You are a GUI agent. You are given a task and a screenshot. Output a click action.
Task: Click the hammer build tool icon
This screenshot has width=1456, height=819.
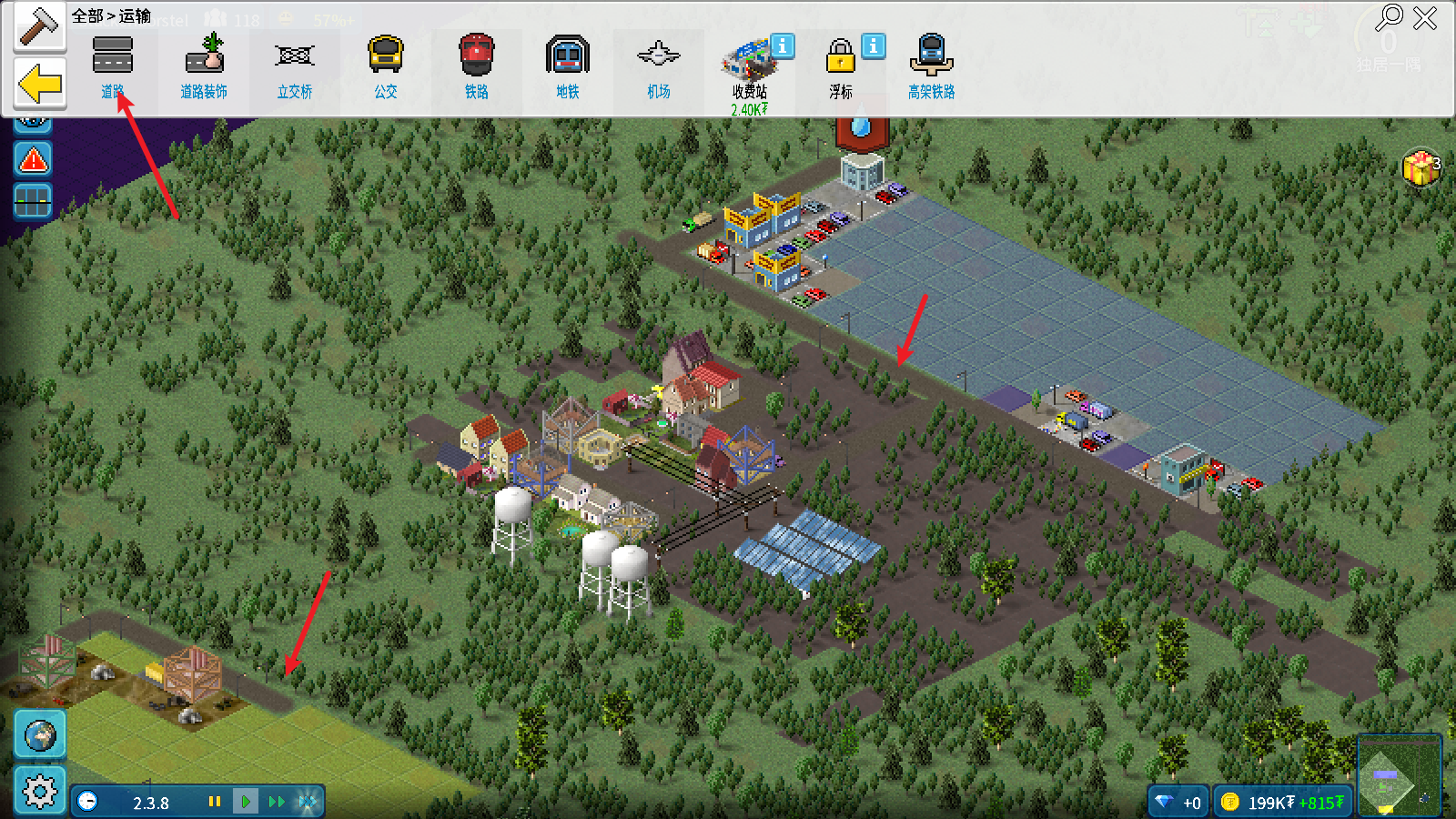pyautogui.click(x=40, y=26)
